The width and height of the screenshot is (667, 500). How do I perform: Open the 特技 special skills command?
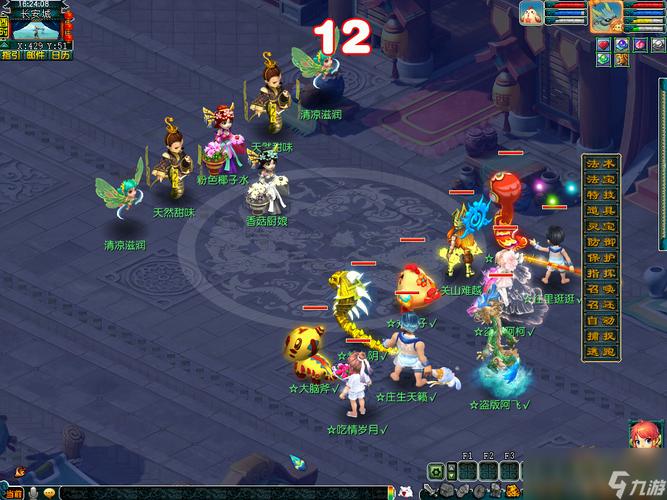tap(601, 195)
